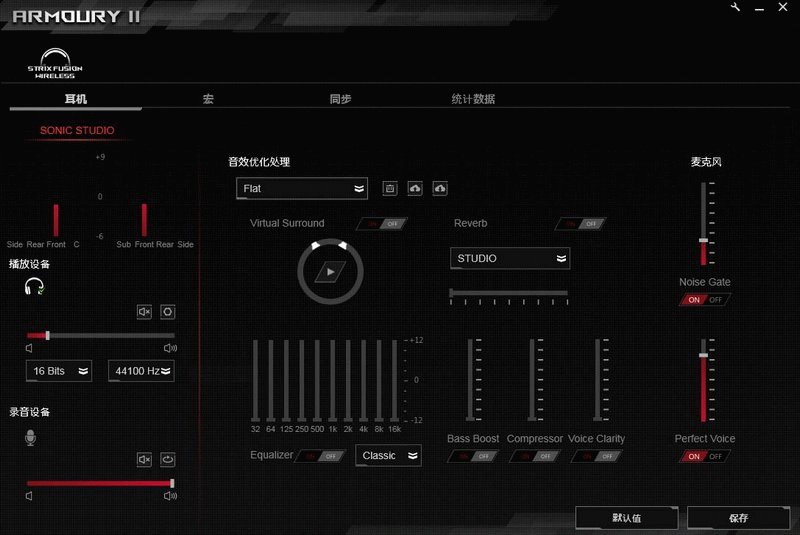
Task: Open the 同步 tab
Action: (x=340, y=99)
